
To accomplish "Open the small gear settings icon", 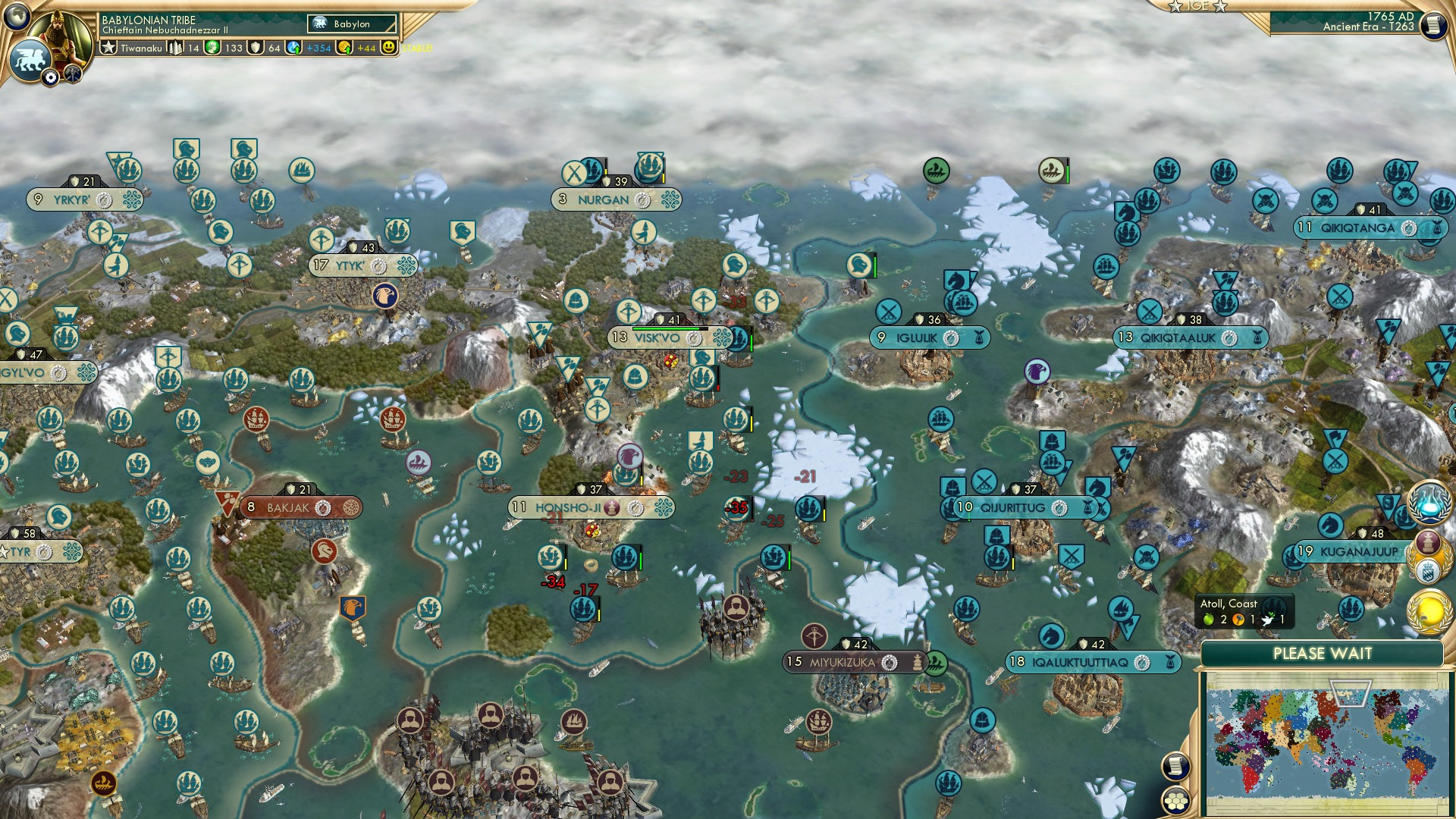I will [51, 77].
